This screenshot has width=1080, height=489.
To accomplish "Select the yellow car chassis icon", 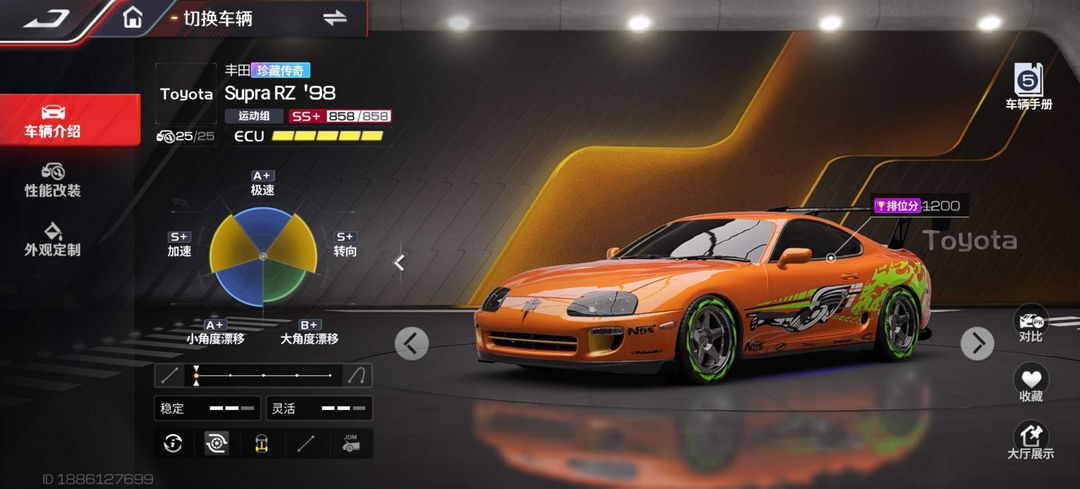I will pos(261,443).
